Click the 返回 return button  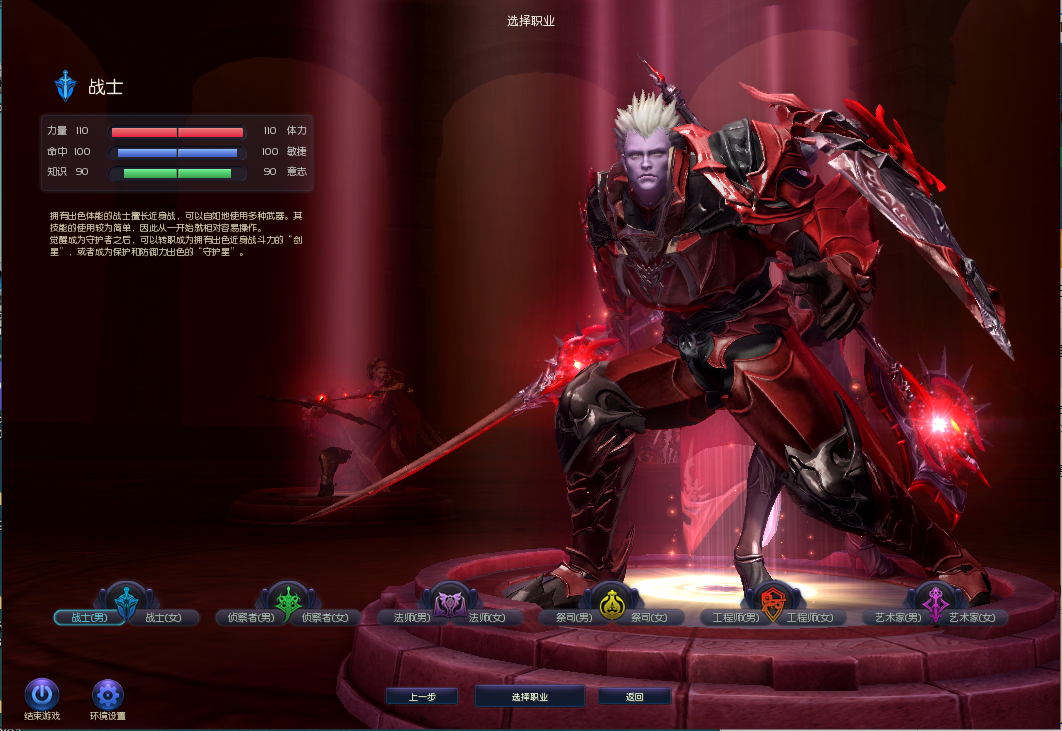click(x=634, y=696)
